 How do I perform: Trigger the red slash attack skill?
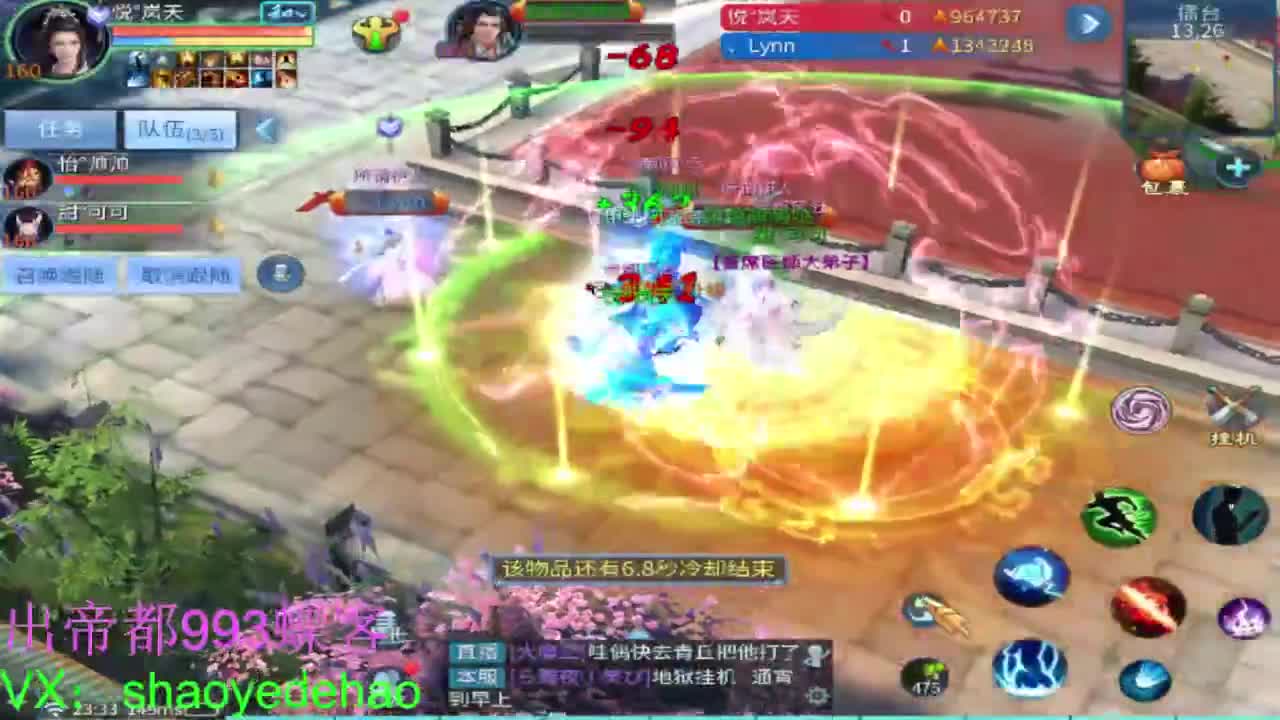[x=1147, y=604]
